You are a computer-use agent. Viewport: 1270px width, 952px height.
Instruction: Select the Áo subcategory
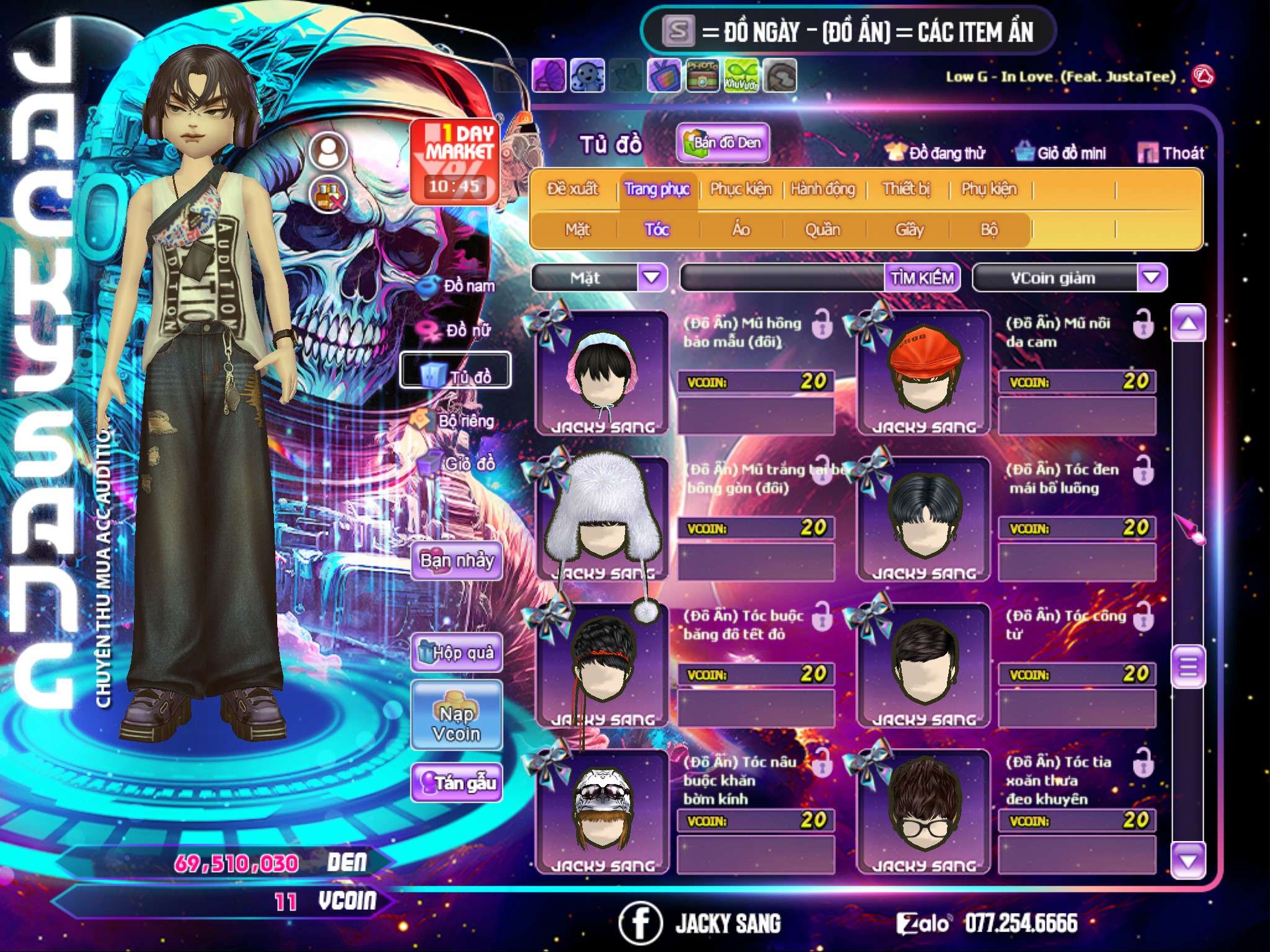(741, 230)
